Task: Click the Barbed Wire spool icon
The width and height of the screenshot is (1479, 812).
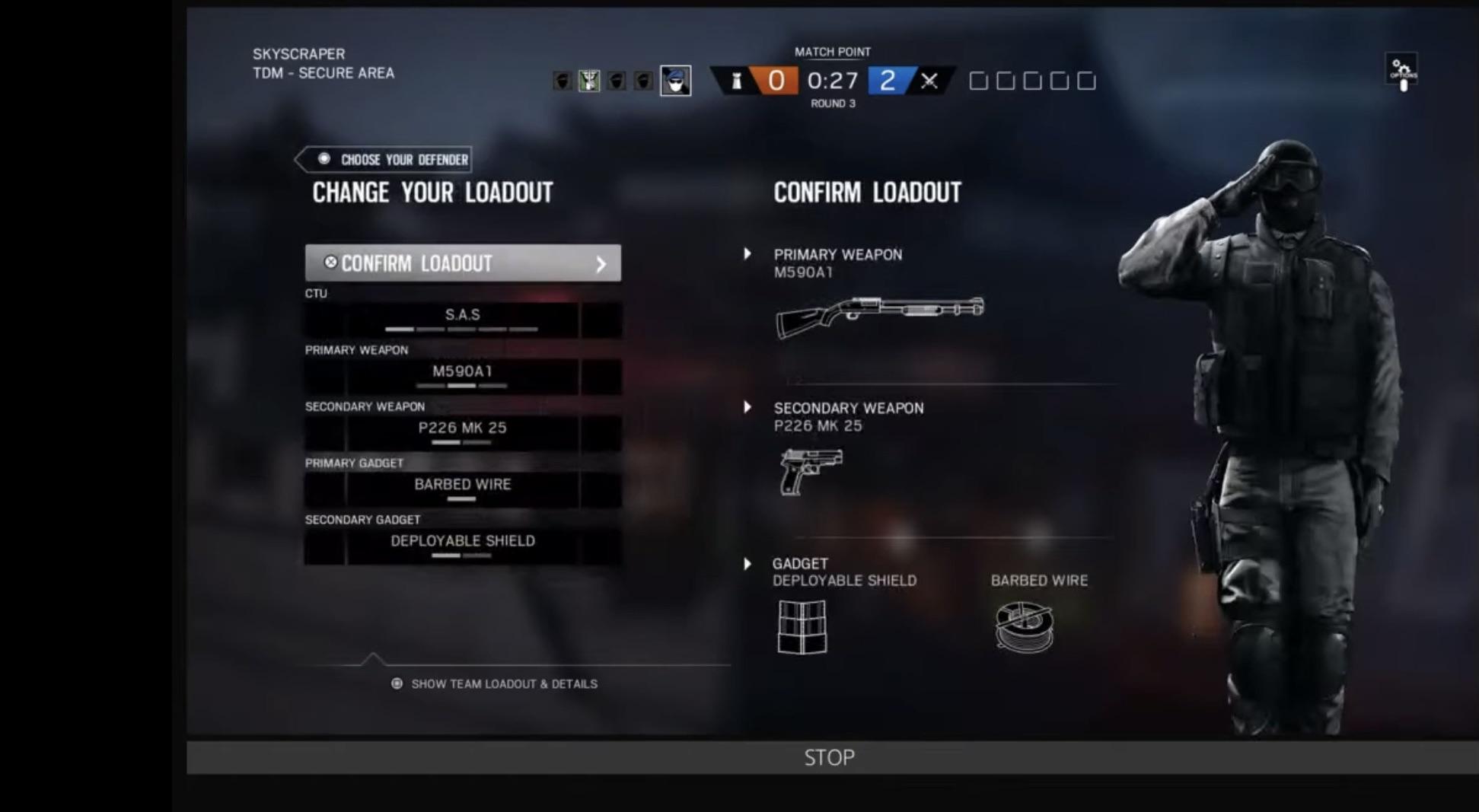Action: [1023, 626]
